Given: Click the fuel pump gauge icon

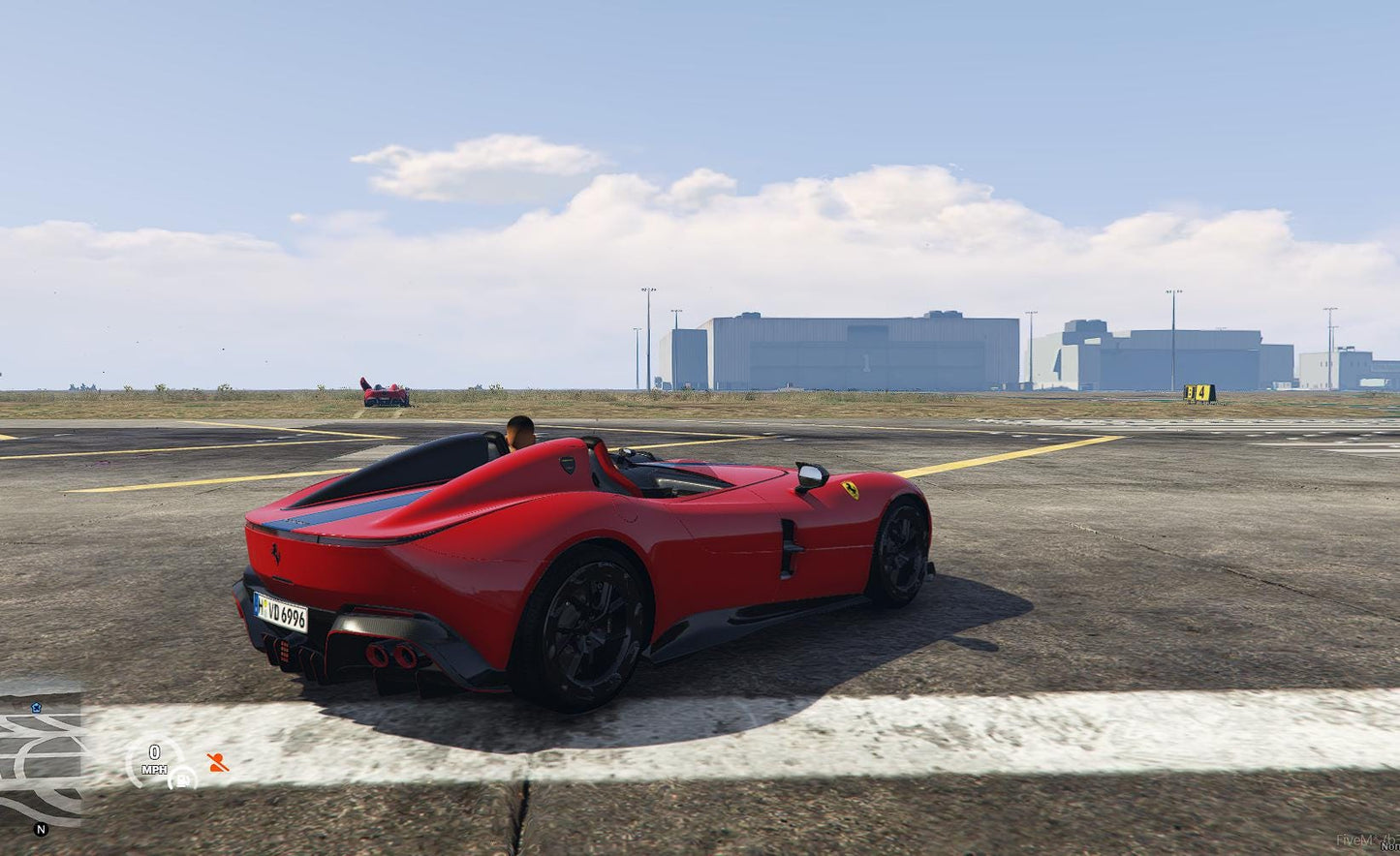Looking at the screenshot, I should [182, 778].
